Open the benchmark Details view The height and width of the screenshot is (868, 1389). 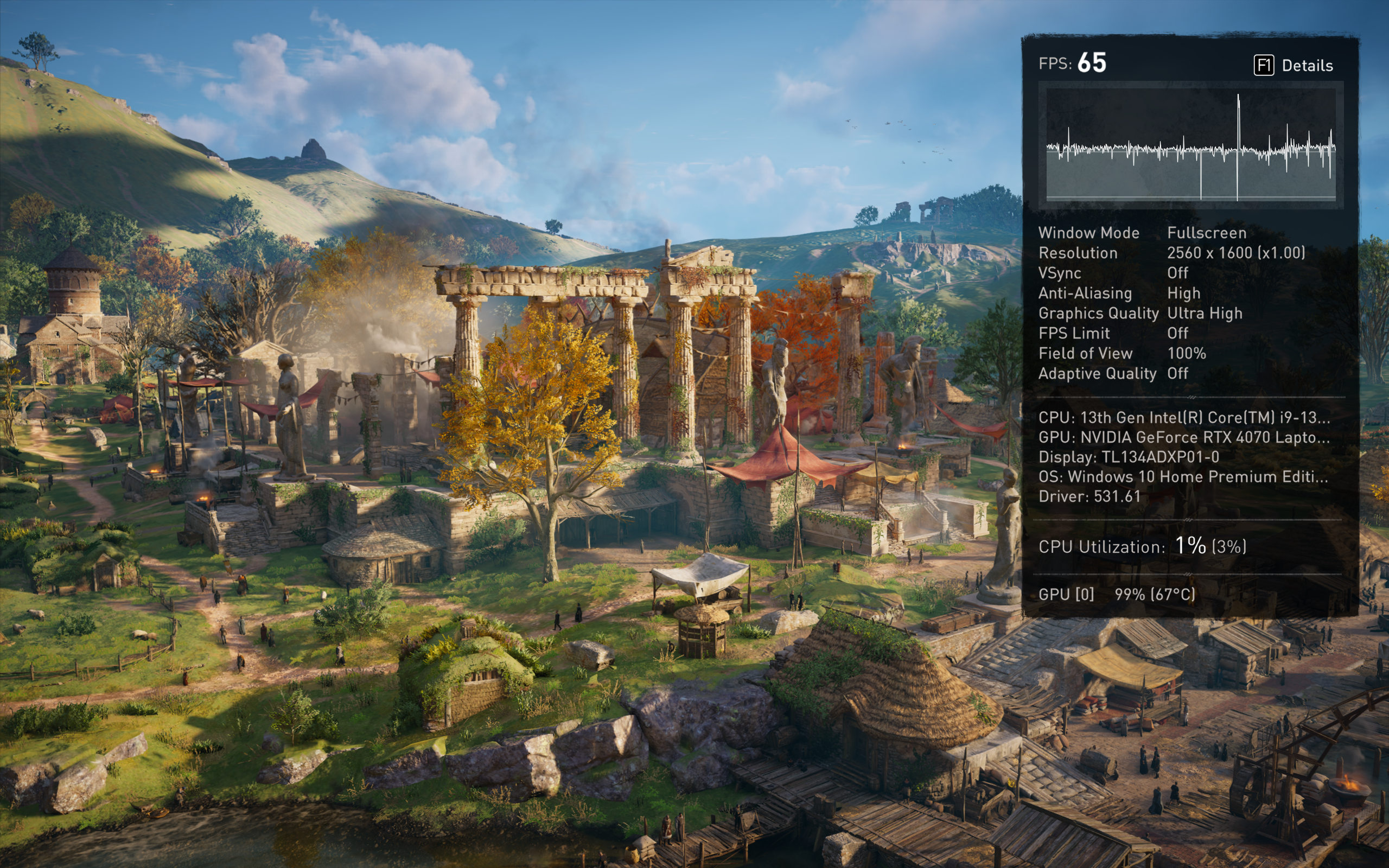point(1294,66)
